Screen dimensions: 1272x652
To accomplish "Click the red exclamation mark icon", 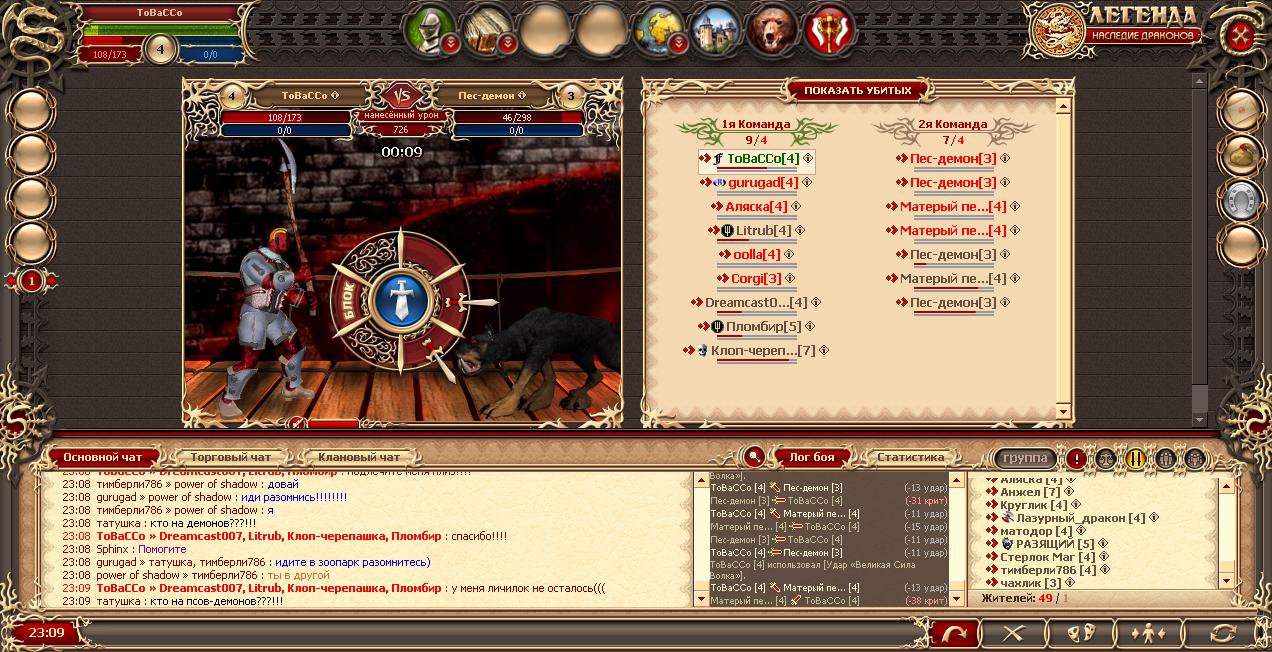I will 1076,458.
